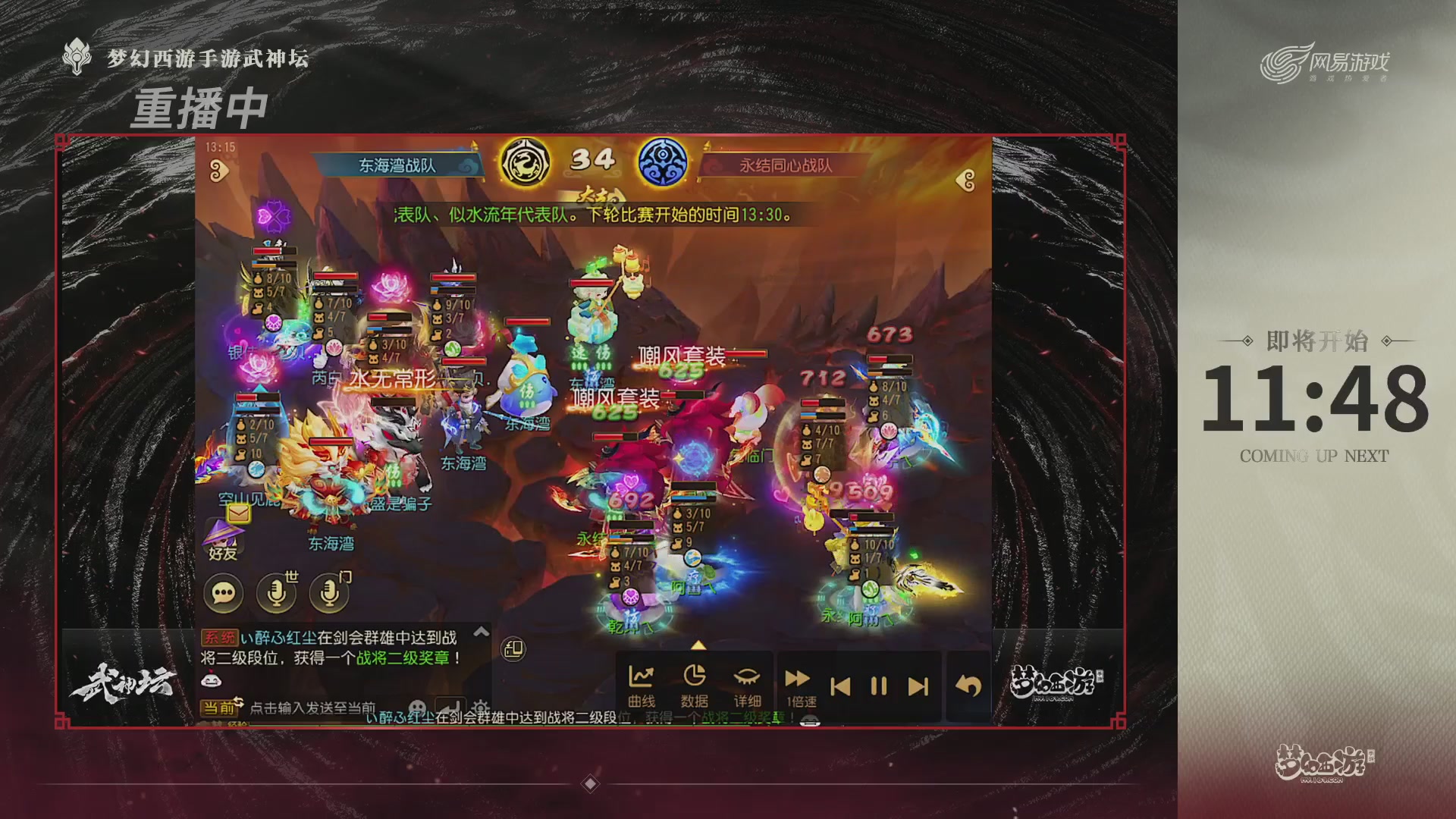Pause the battle replay playback
The height and width of the screenshot is (819, 1456).
pos(878,685)
